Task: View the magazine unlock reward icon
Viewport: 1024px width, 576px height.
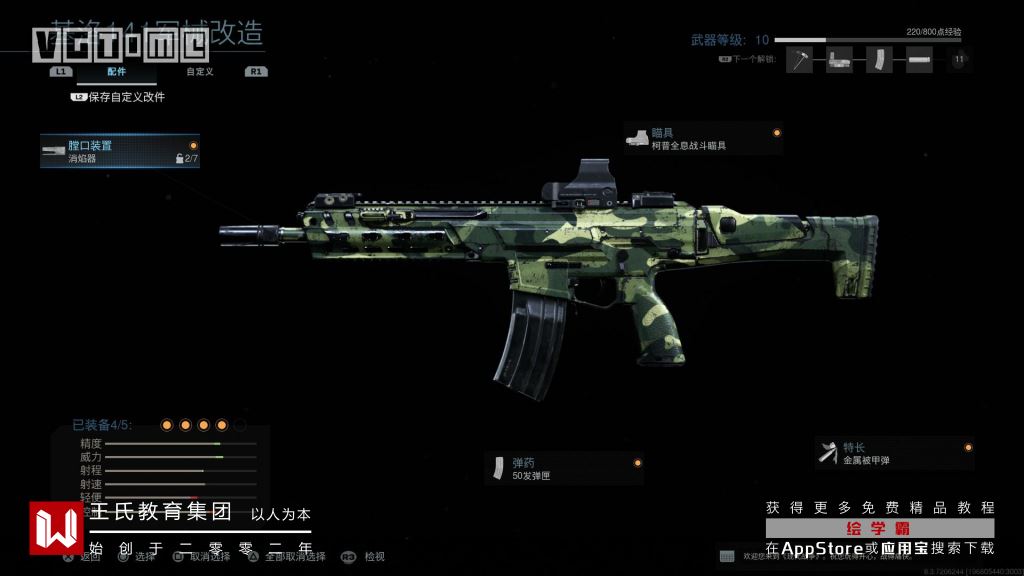Action: [x=878, y=60]
